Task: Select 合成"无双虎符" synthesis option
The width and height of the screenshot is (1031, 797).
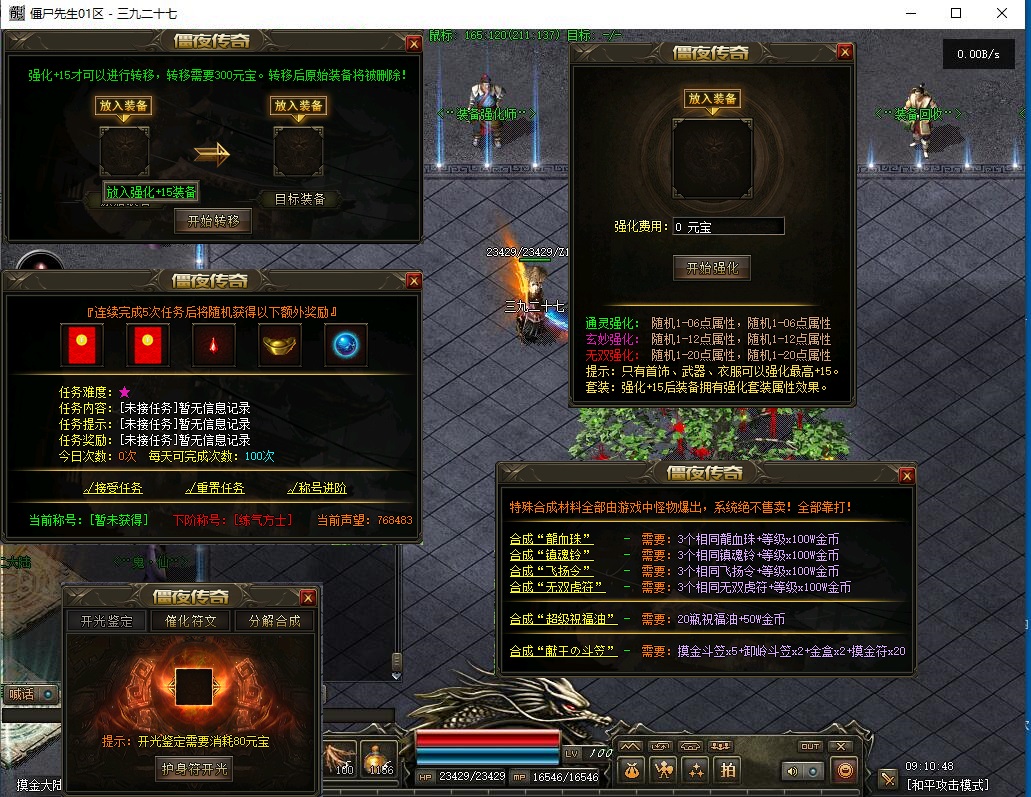Action: pos(556,587)
